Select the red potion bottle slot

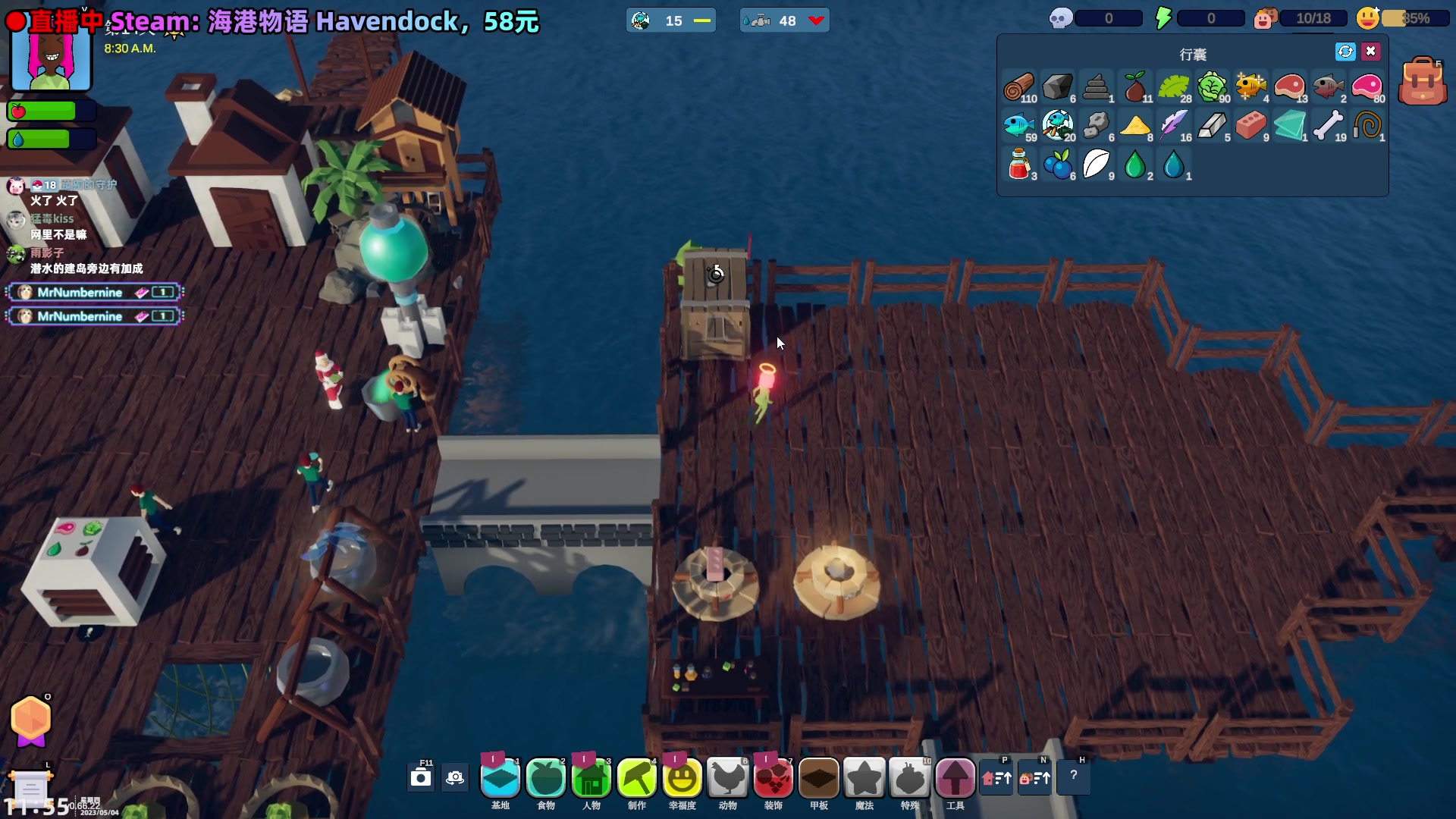[x=1018, y=165]
